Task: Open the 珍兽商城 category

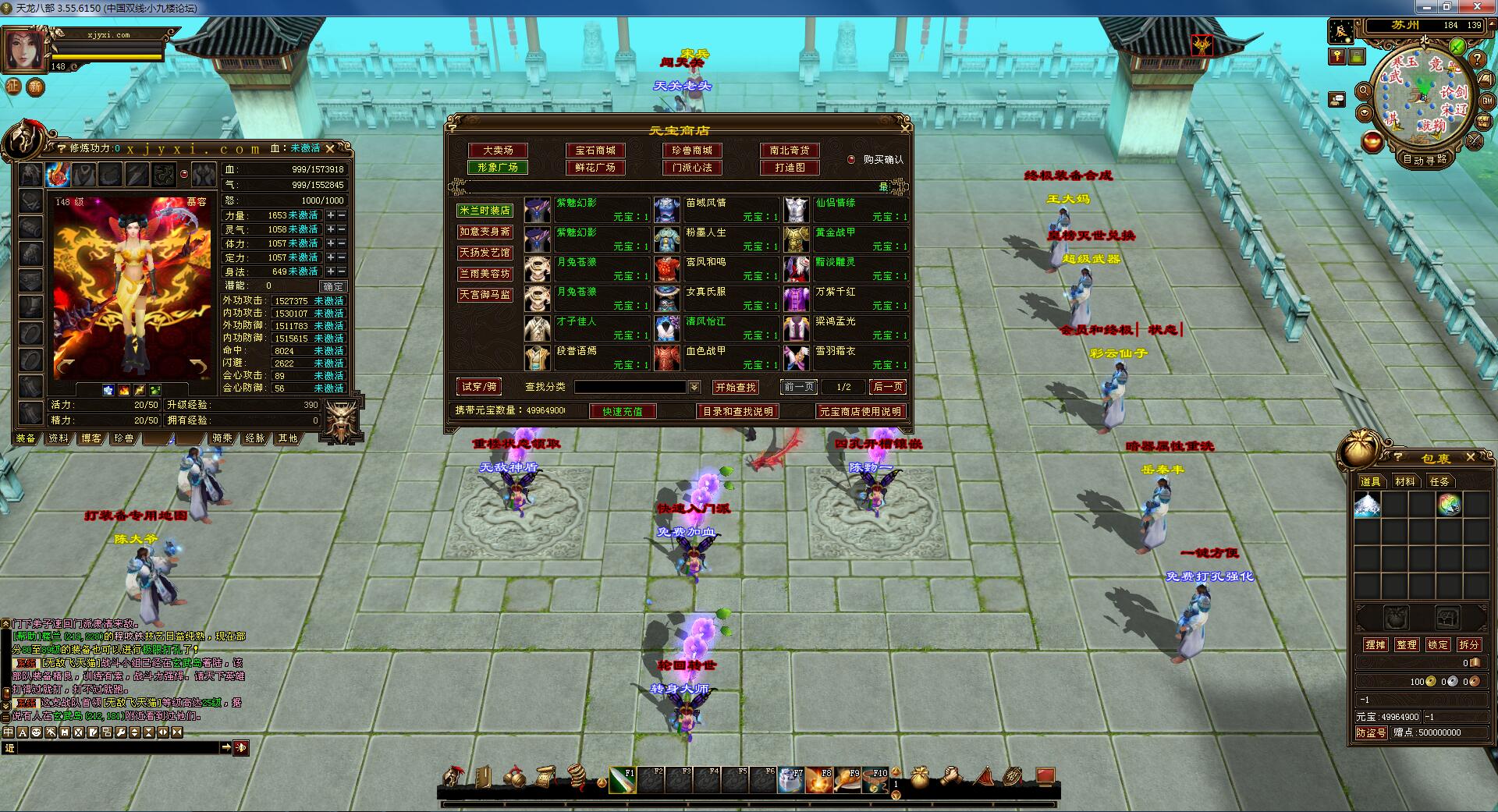Action: tap(692, 151)
